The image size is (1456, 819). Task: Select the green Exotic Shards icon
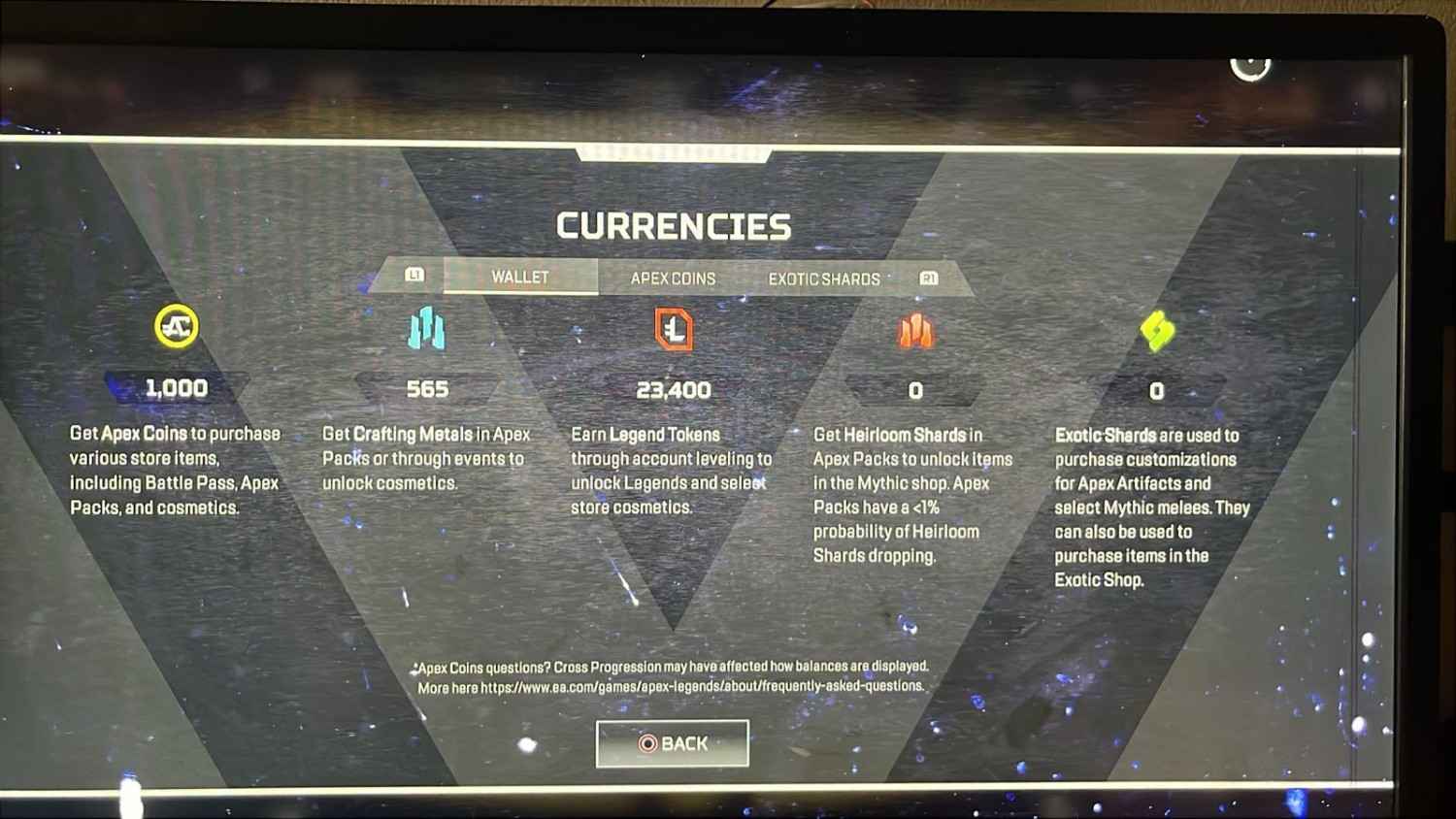(1155, 330)
